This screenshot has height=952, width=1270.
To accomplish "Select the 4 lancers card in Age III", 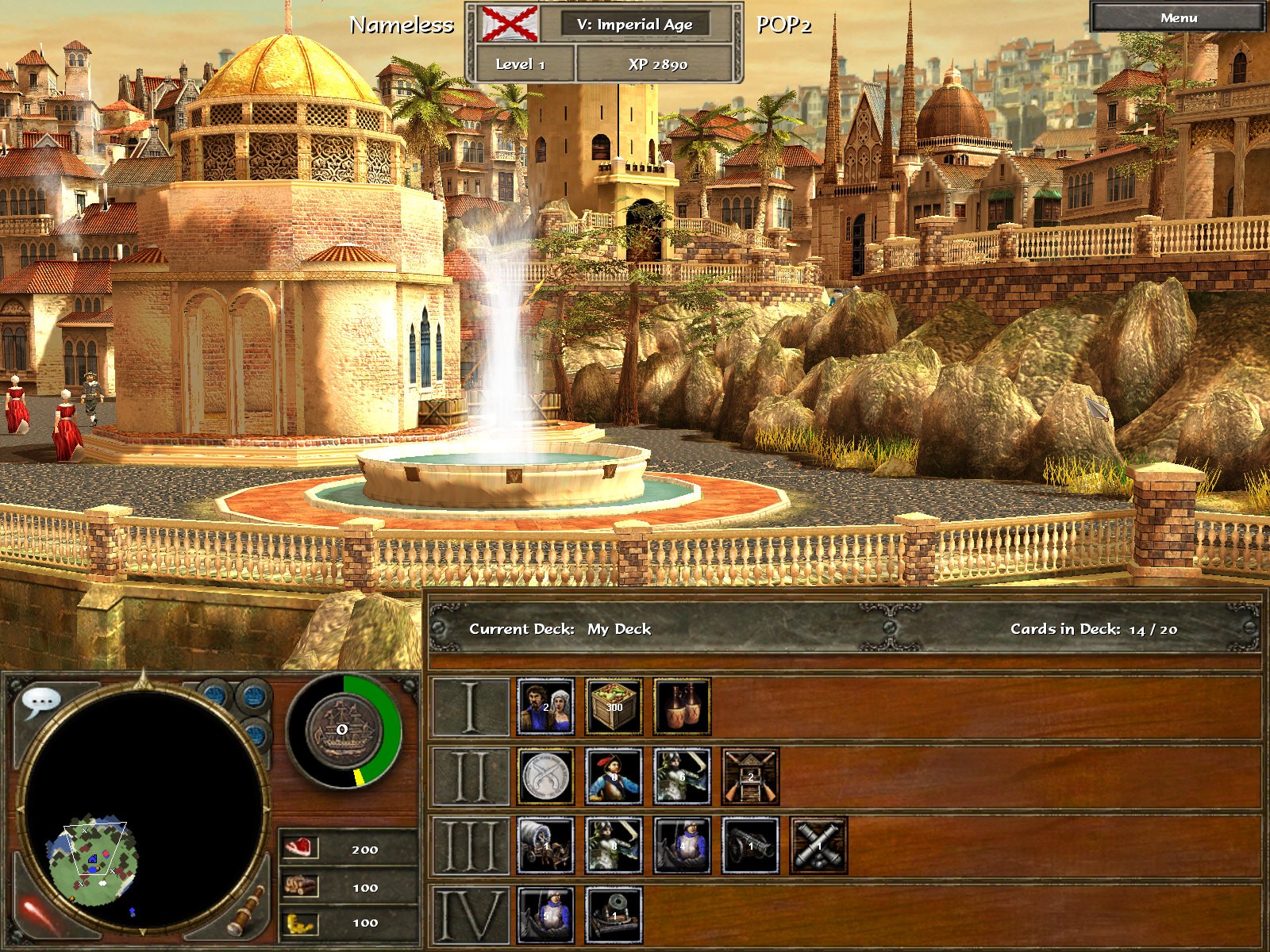I will pos(682,846).
